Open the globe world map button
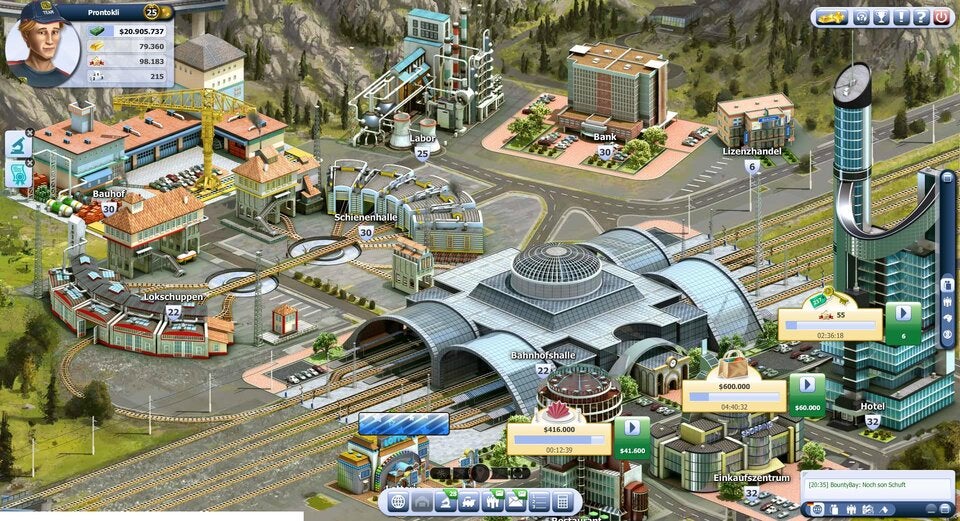This screenshot has height=521, width=960. click(398, 501)
